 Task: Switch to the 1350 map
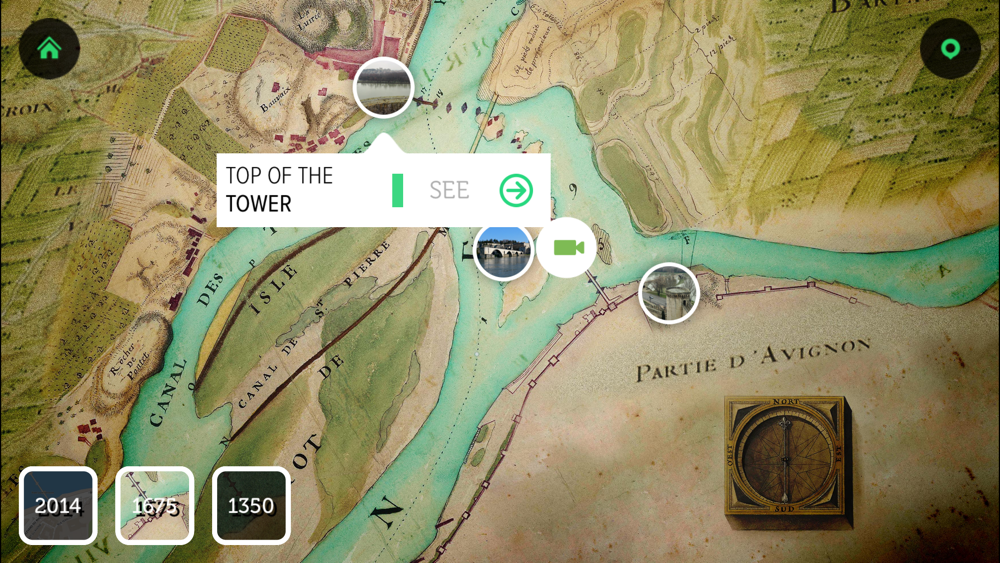pyautogui.click(x=250, y=505)
